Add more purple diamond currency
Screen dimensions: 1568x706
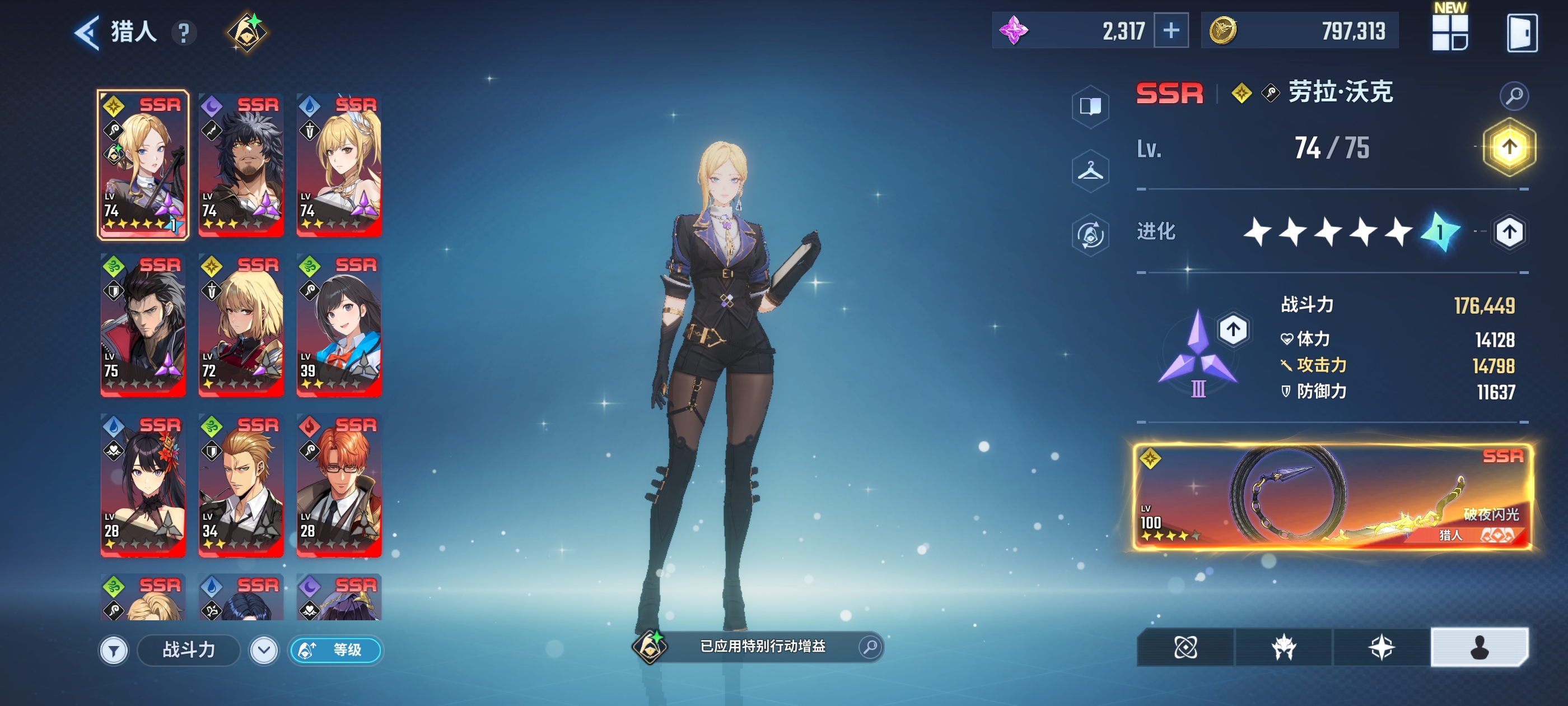(1170, 30)
